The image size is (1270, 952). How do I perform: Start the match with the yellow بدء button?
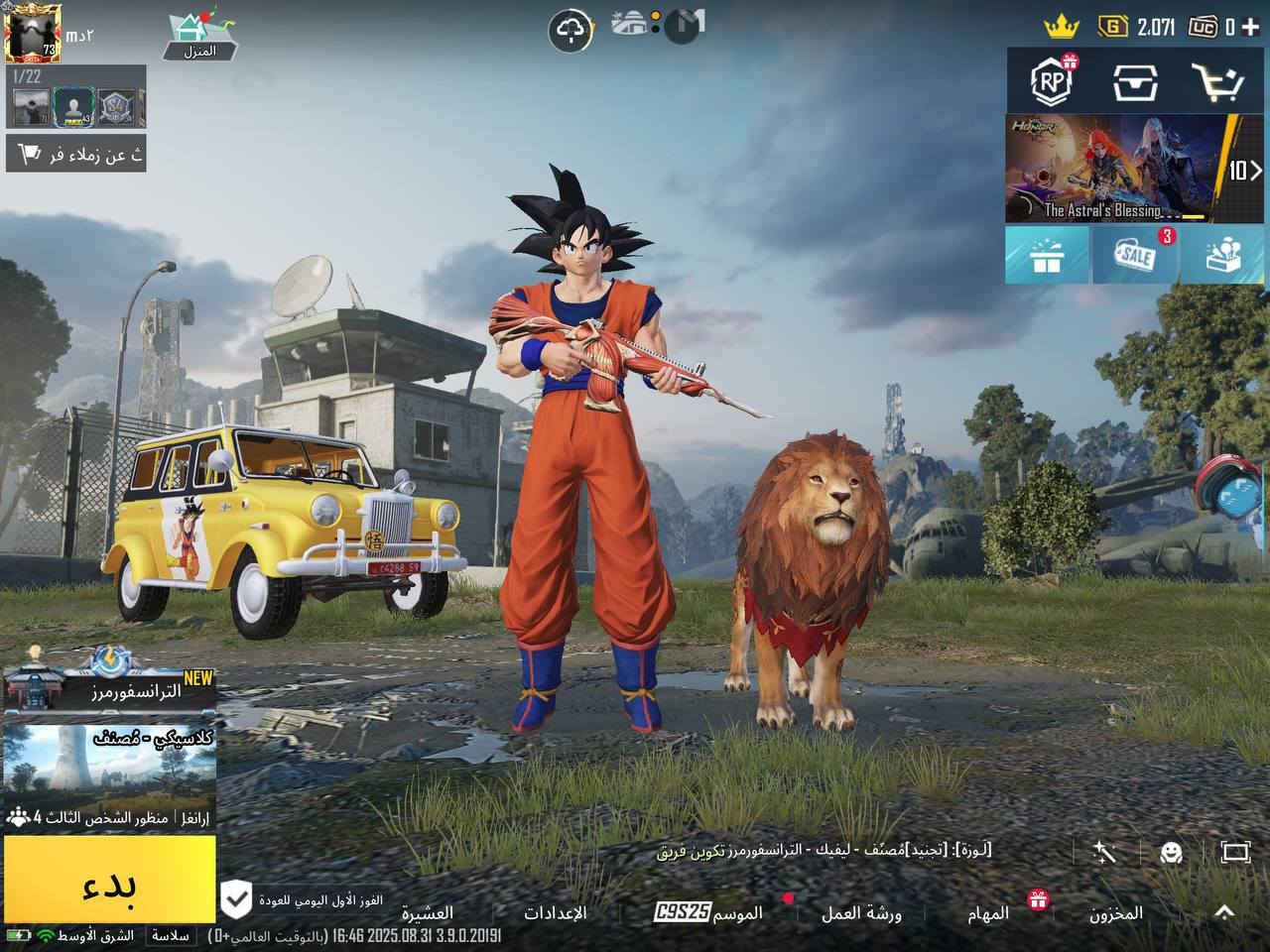point(109,880)
